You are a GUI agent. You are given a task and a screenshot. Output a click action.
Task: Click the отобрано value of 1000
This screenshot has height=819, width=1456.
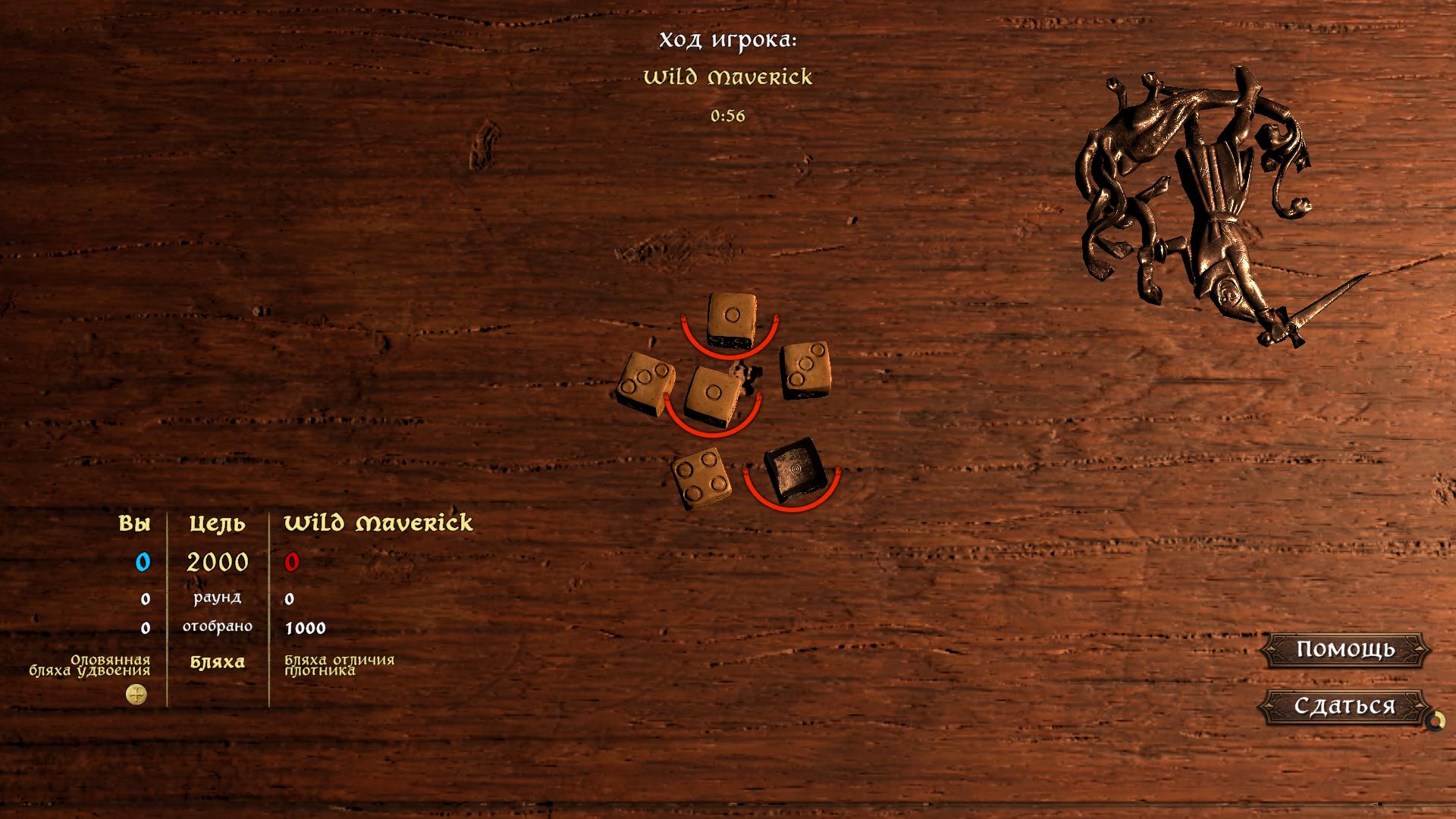[x=306, y=627]
